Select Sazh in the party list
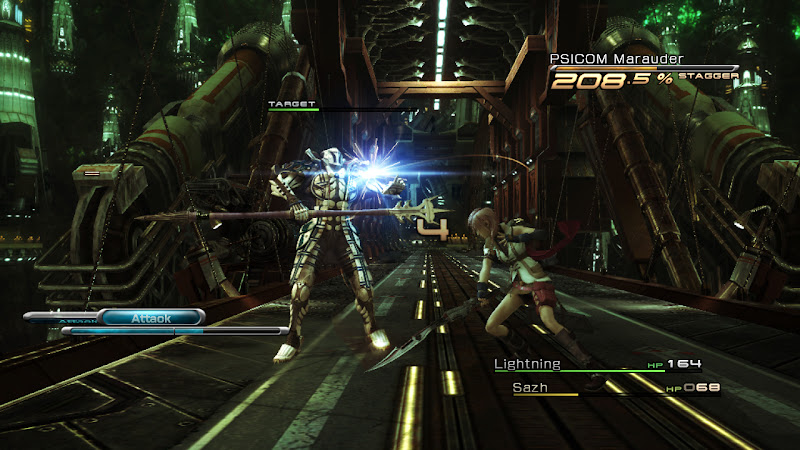800x450 pixels. pyautogui.click(x=532, y=387)
